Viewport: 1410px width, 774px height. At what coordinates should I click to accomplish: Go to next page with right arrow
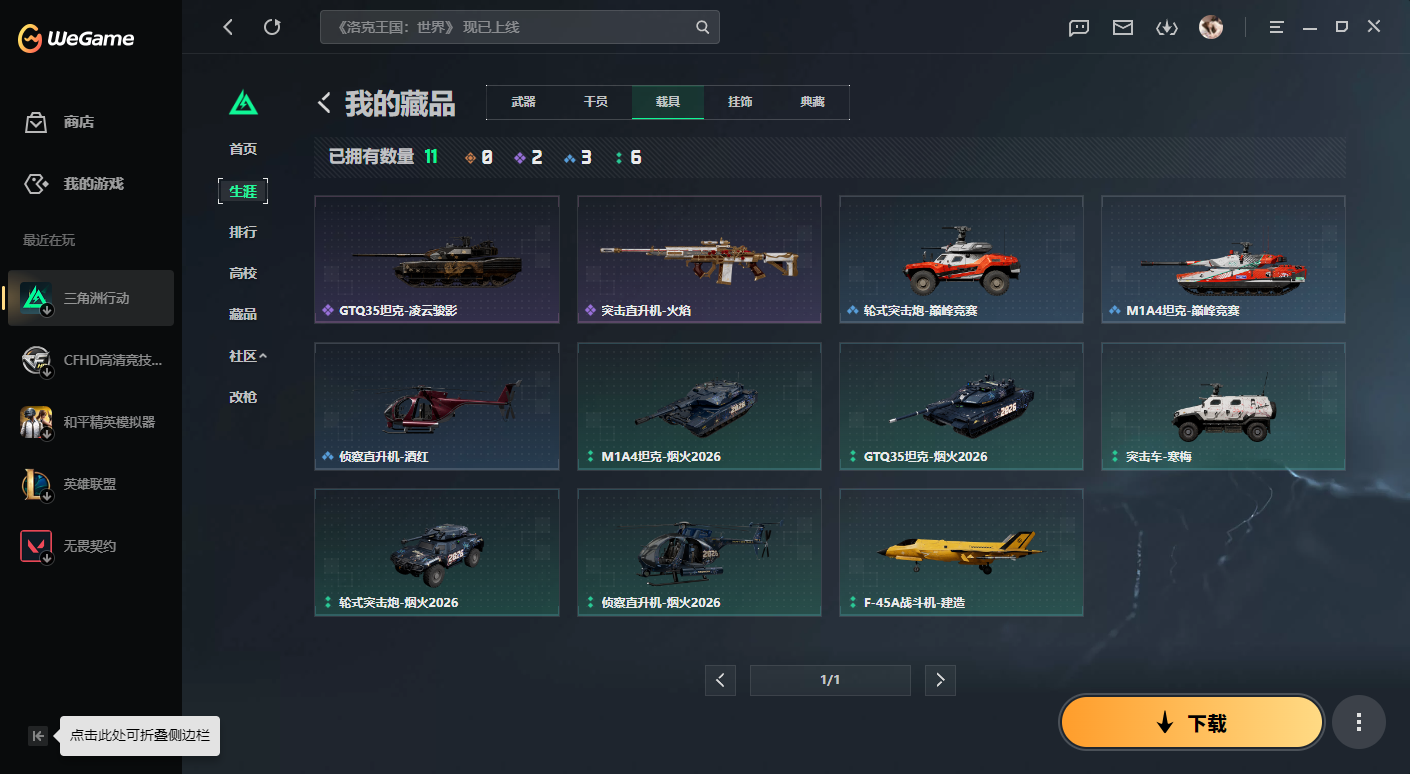point(939,680)
